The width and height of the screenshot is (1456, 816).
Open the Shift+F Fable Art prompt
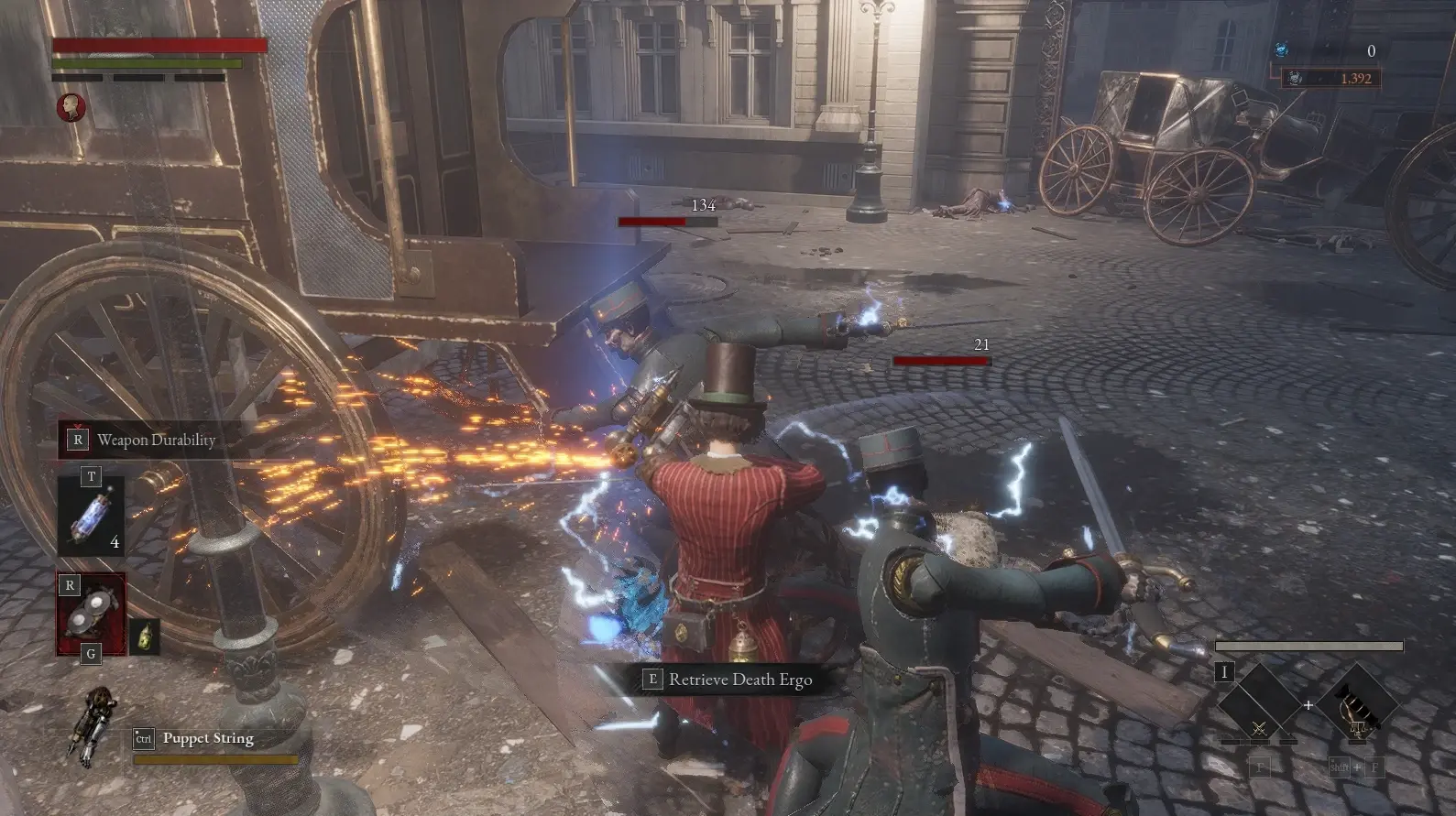(x=1356, y=767)
